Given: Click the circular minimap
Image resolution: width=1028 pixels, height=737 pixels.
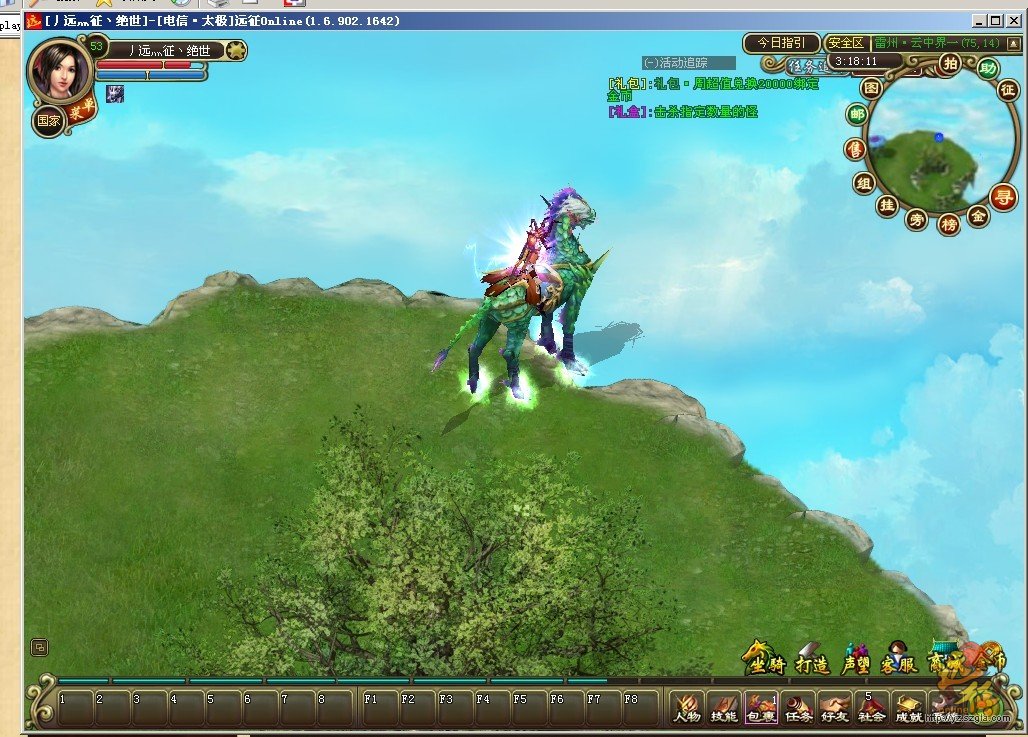Looking at the screenshot, I should click(925, 150).
